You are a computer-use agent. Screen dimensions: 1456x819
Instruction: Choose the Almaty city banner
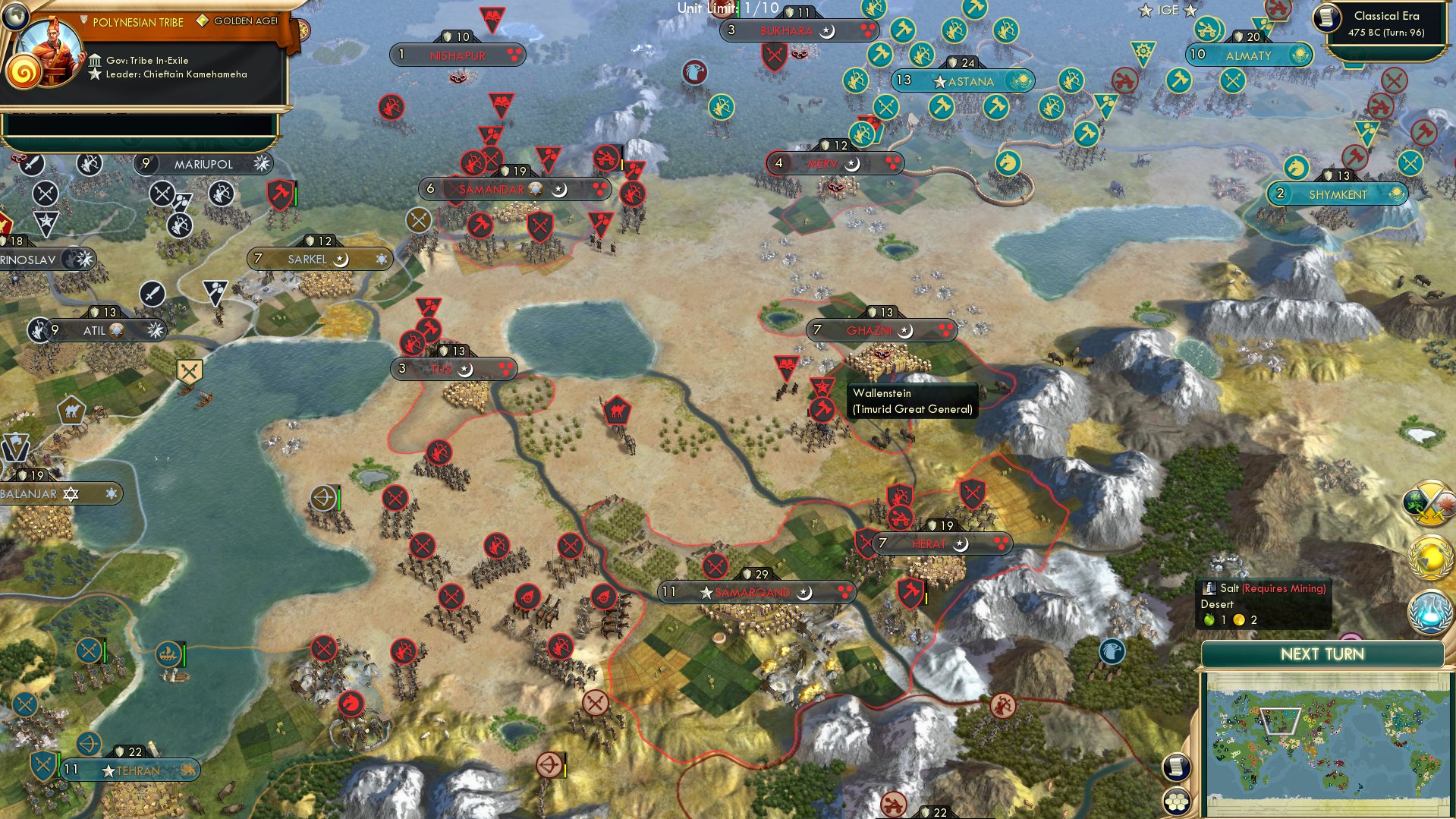click(1248, 55)
